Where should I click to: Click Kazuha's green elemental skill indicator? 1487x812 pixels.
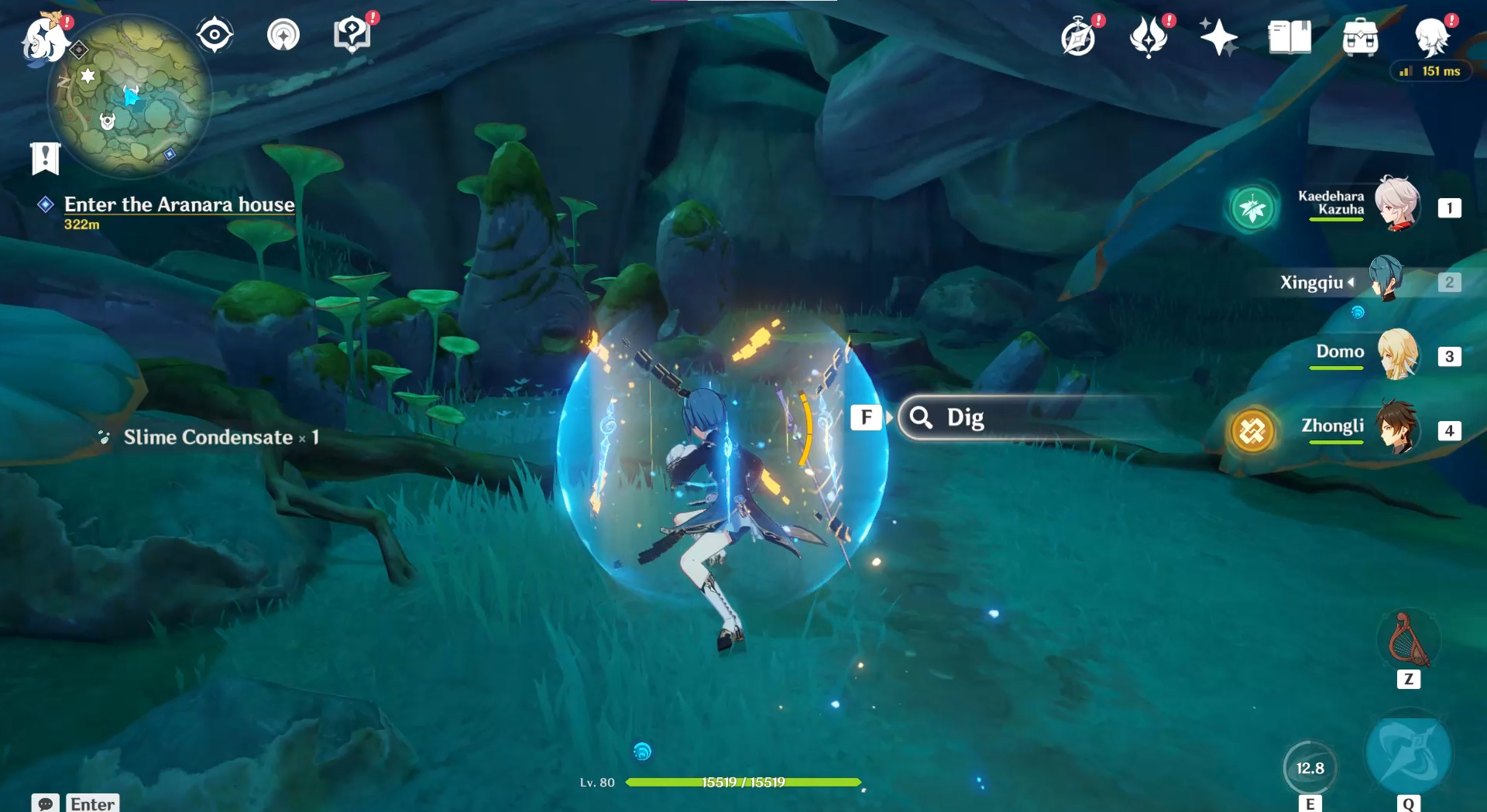(x=1255, y=206)
